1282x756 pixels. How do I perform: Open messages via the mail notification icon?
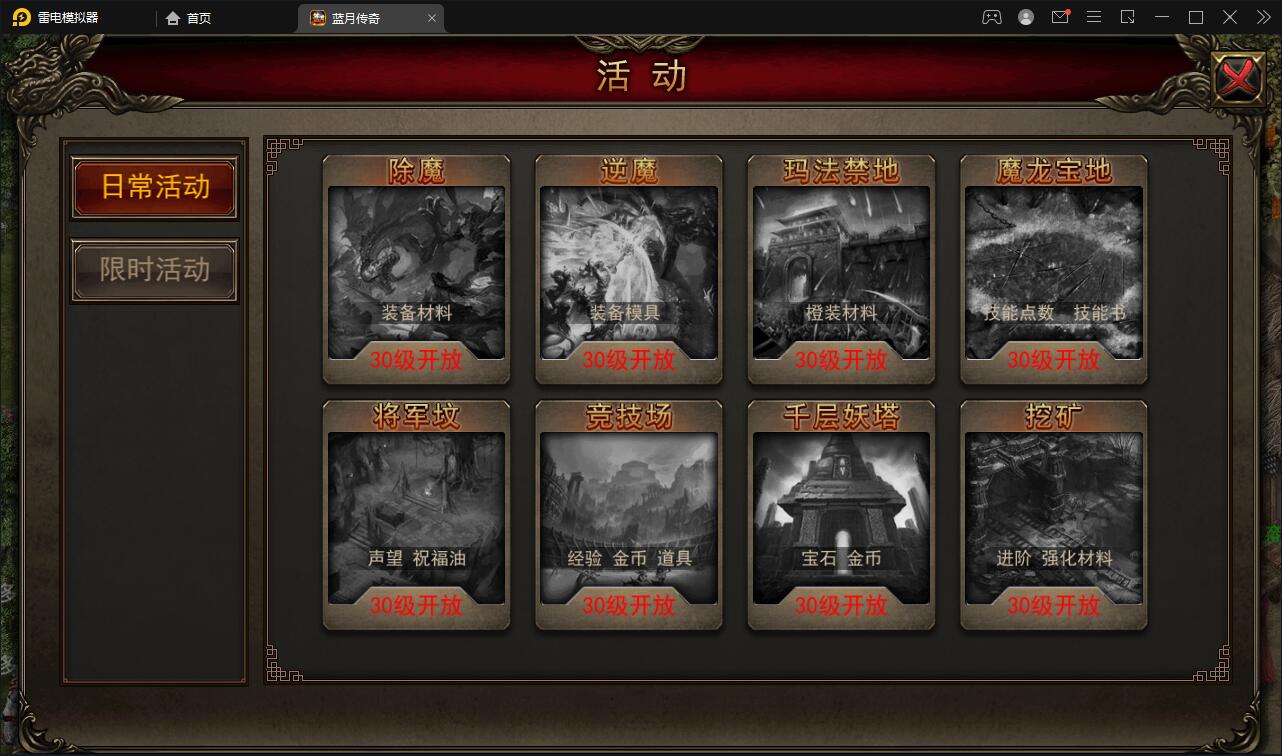coord(1060,17)
